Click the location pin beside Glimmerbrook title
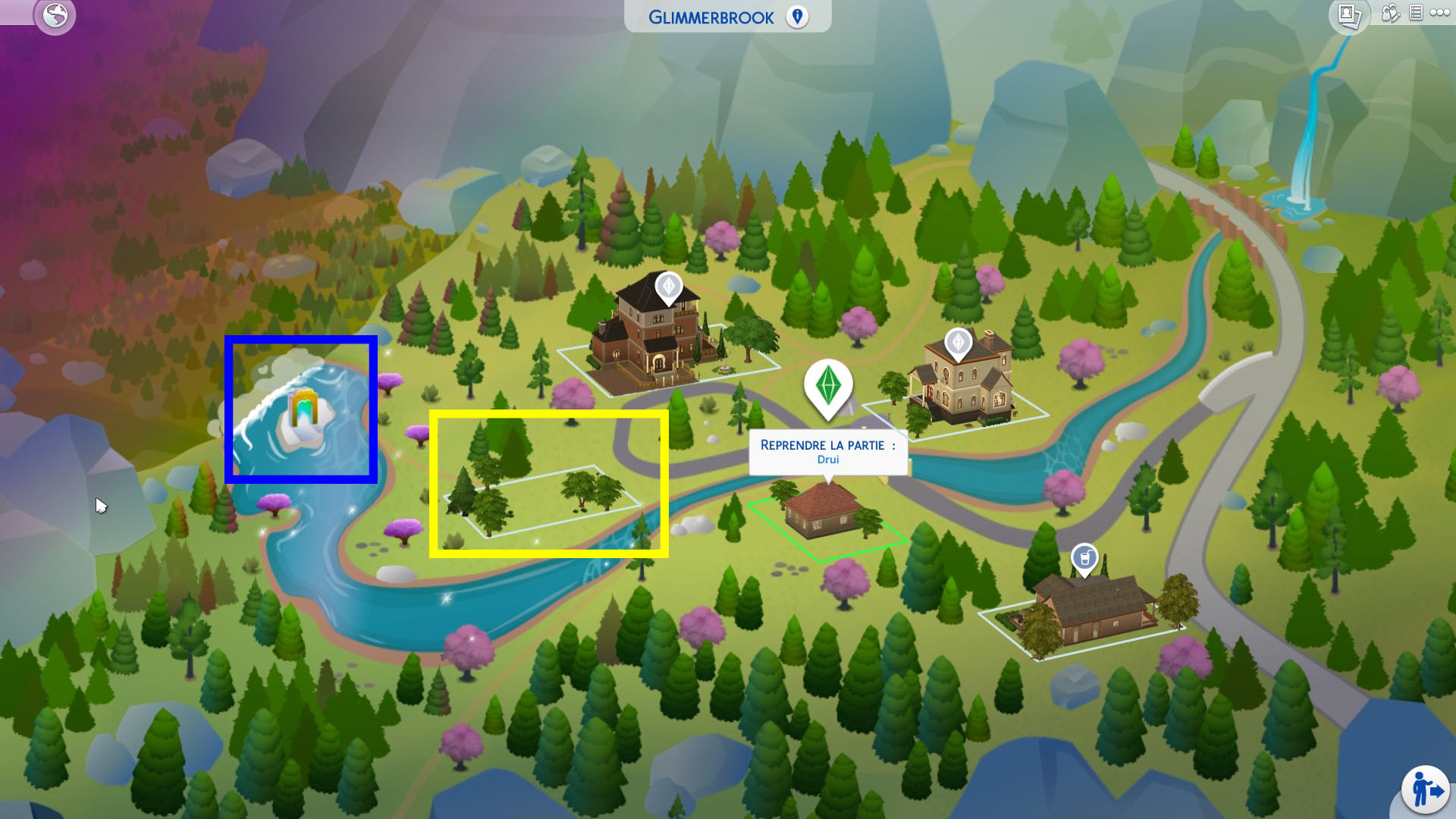 (x=797, y=17)
